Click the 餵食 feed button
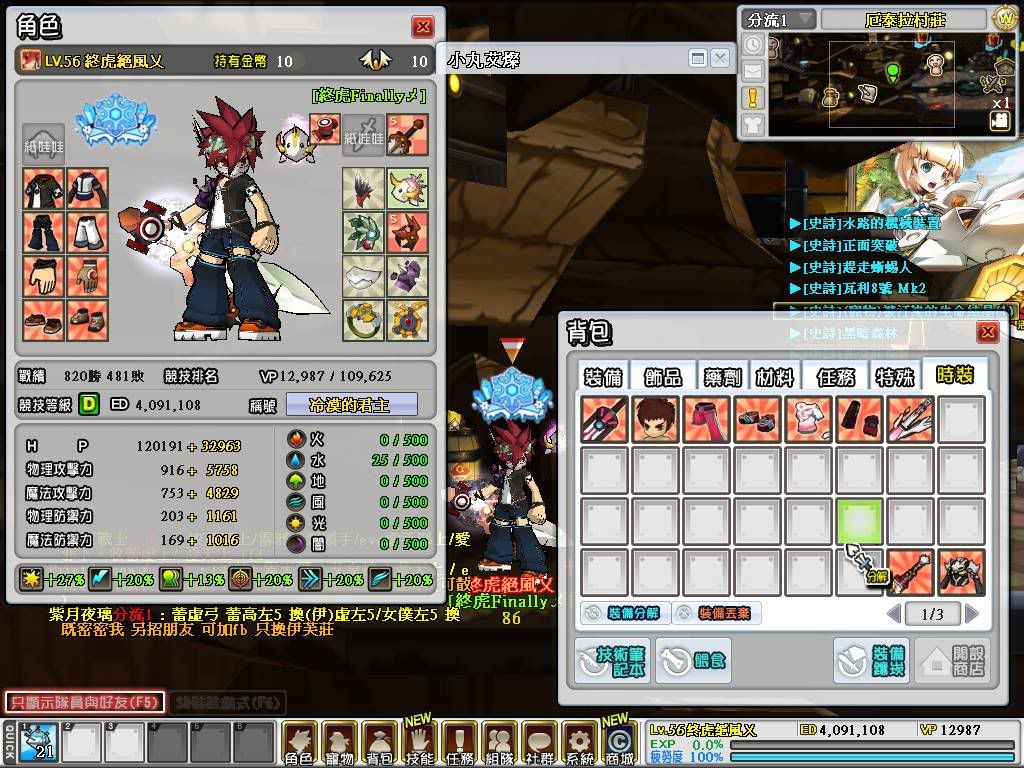Image resolution: width=1024 pixels, height=768 pixels. pyautogui.click(x=692, y=661)
